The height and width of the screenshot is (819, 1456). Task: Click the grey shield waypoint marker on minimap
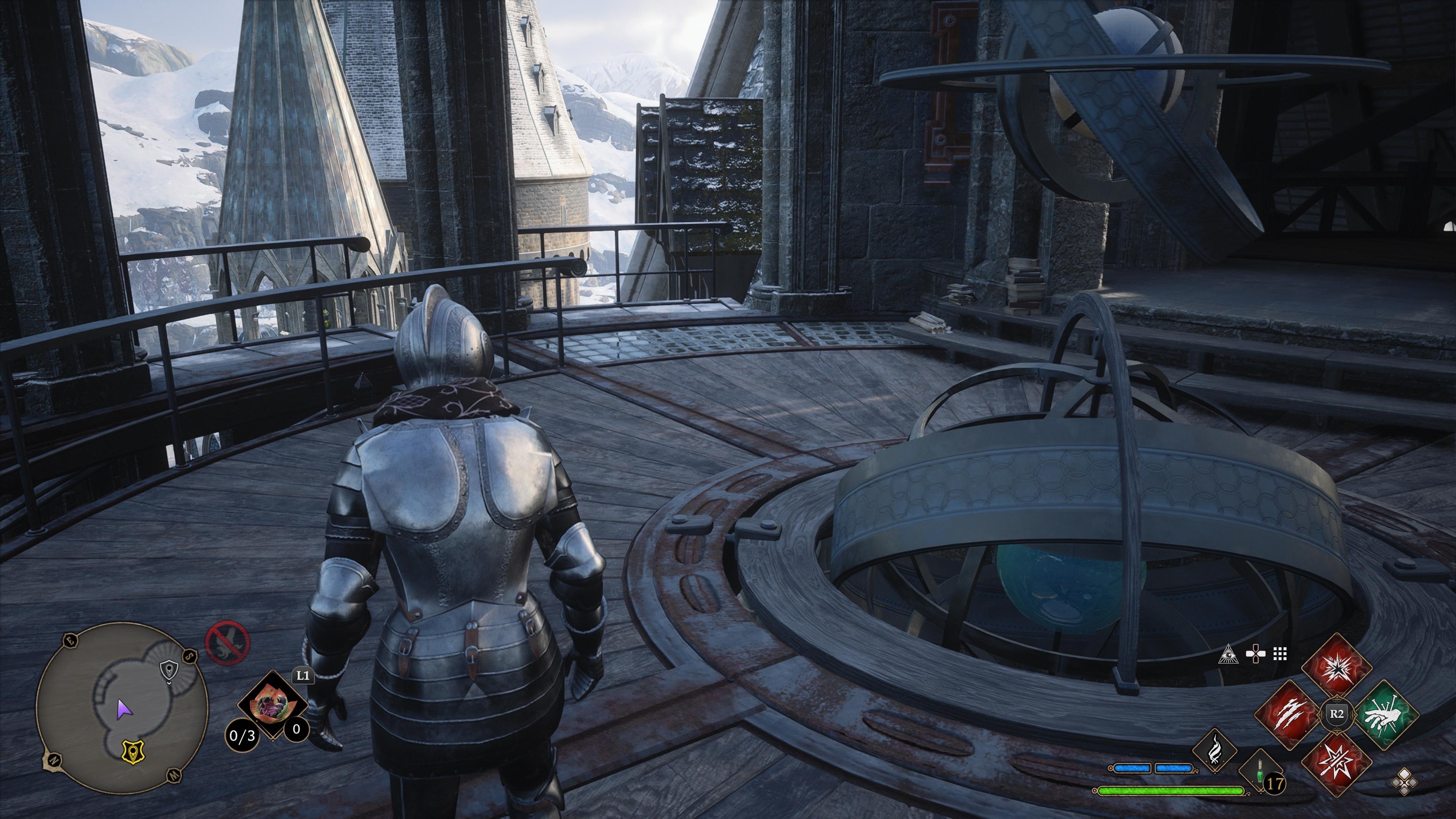click(x=169, y=671)
